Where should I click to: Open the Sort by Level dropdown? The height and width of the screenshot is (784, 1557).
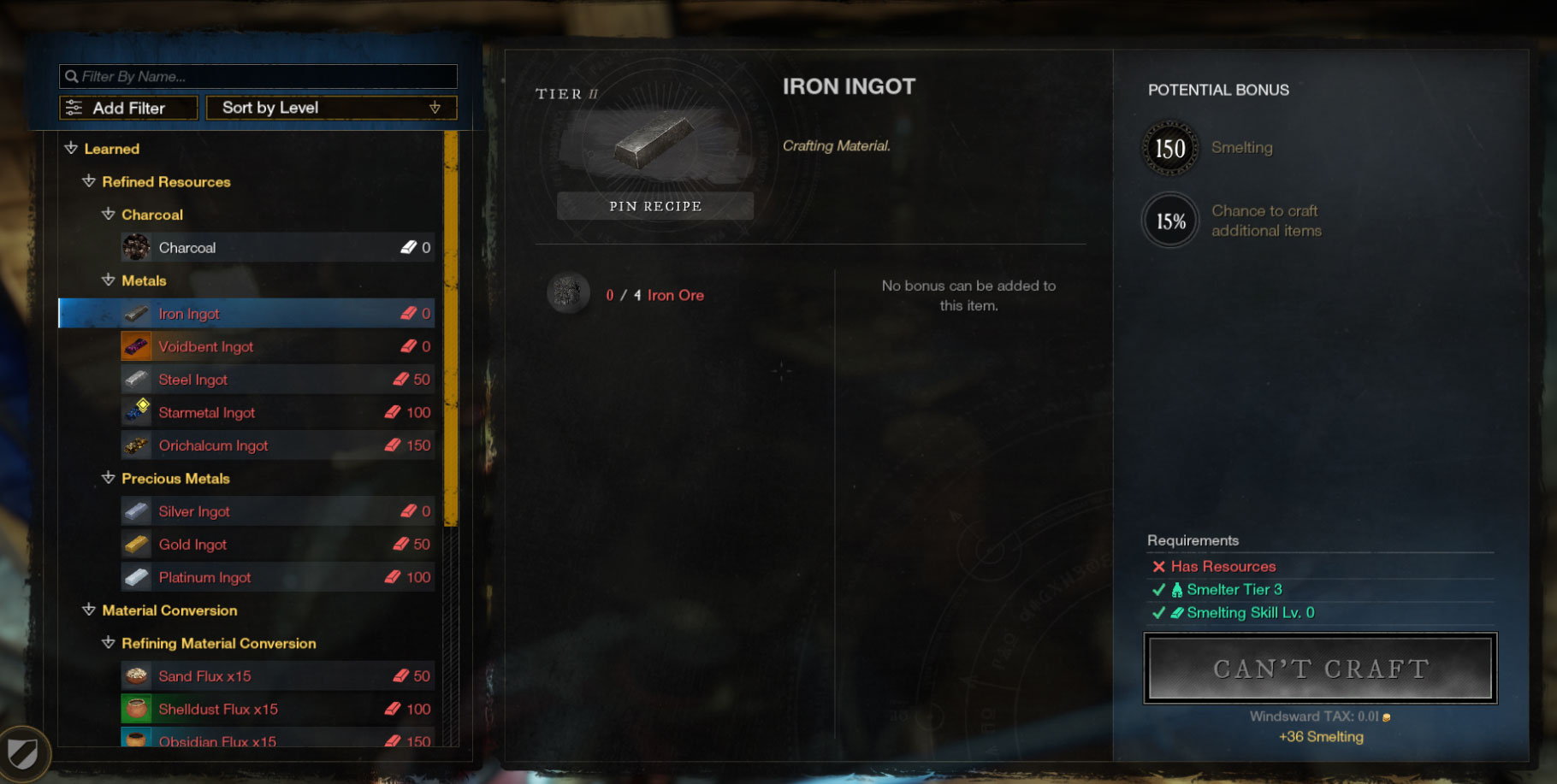331,108
